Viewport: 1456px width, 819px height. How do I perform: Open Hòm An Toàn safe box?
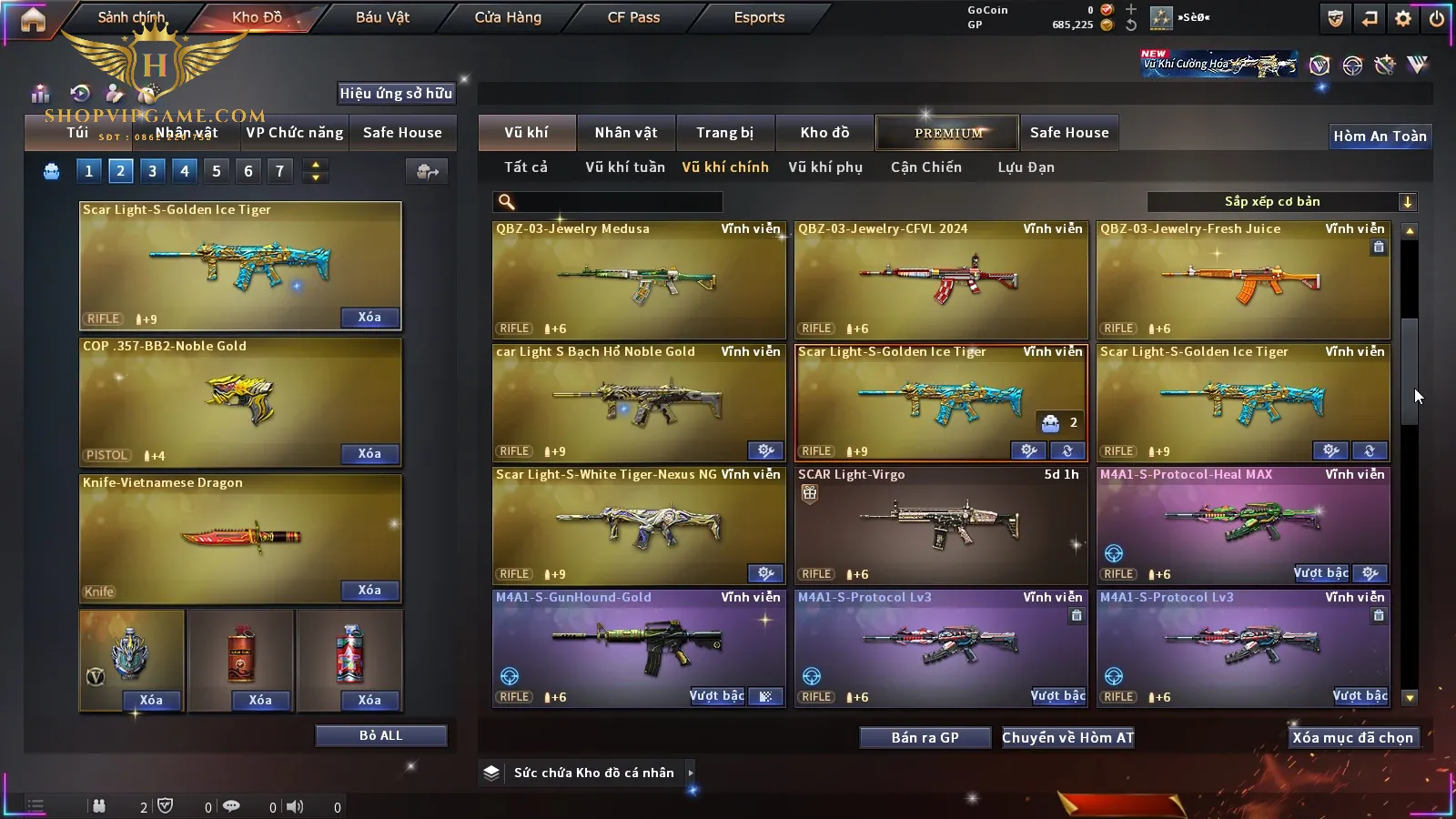[1380, 136]
